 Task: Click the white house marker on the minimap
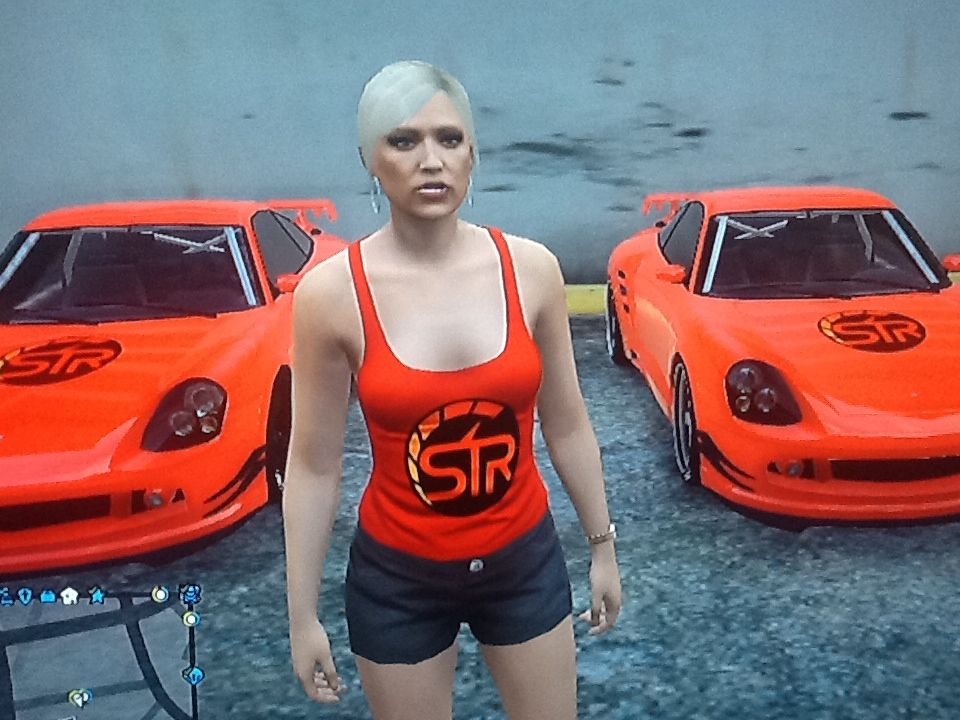69,596
